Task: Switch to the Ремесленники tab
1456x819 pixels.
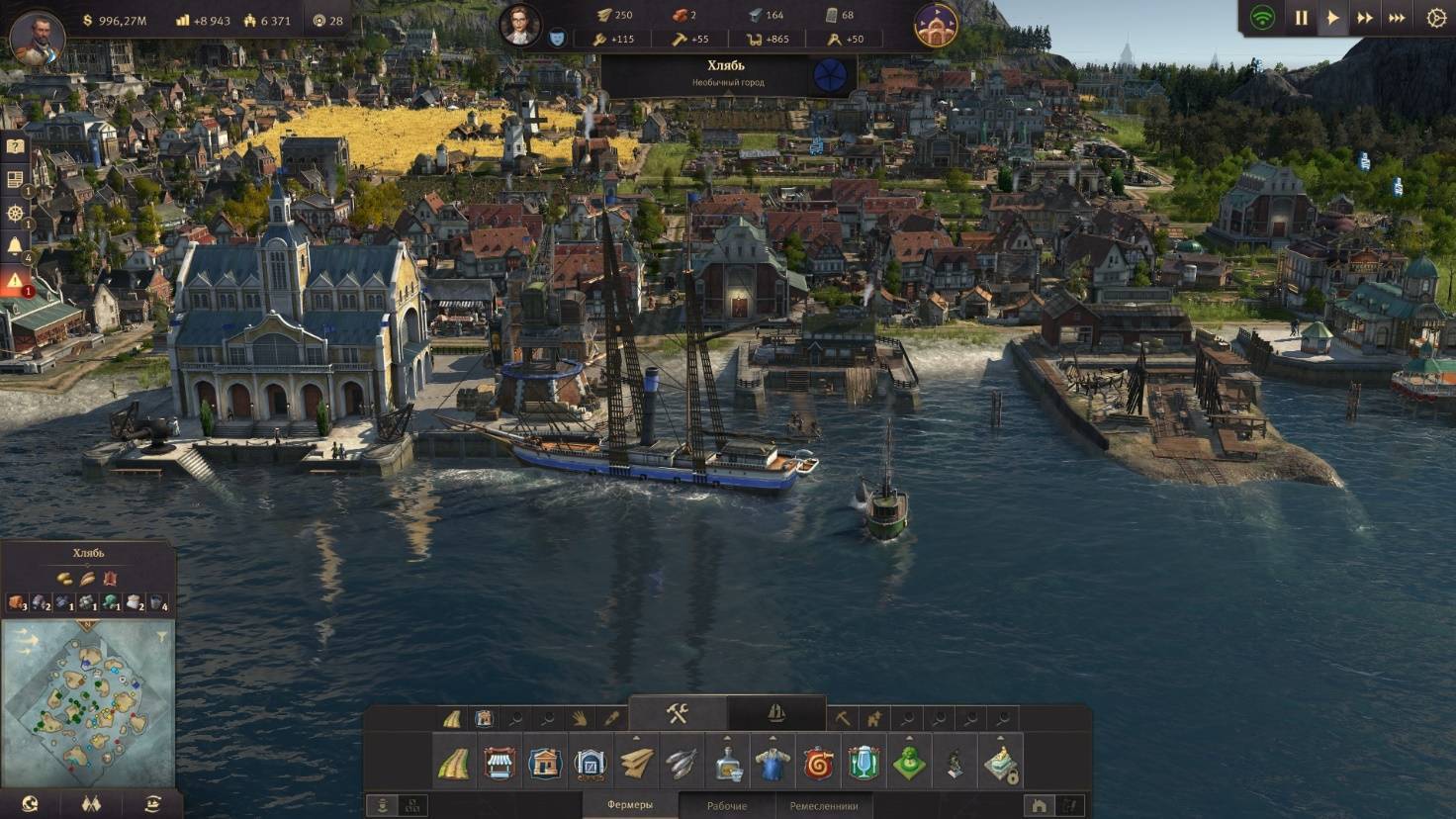Action: coord(823,806)
